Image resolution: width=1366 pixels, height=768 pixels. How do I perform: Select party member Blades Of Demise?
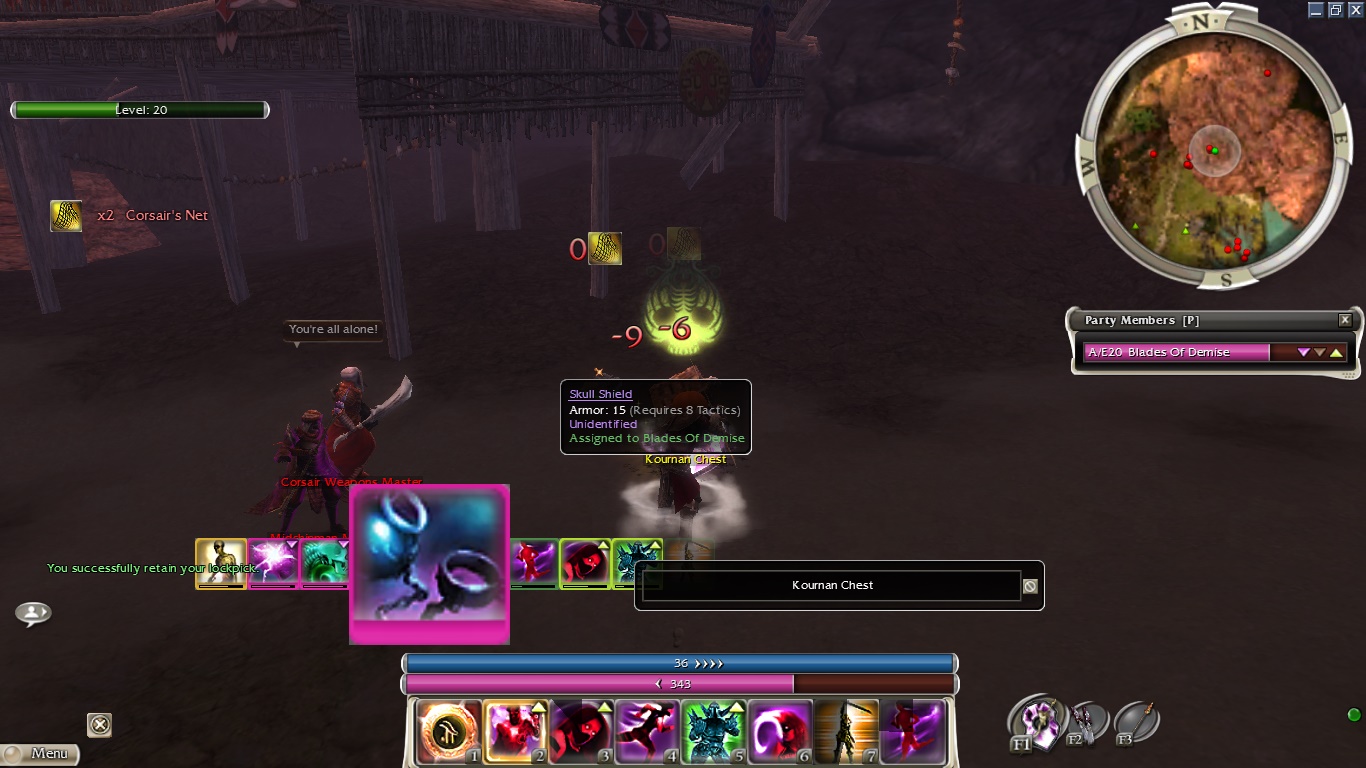(1176, 352)
